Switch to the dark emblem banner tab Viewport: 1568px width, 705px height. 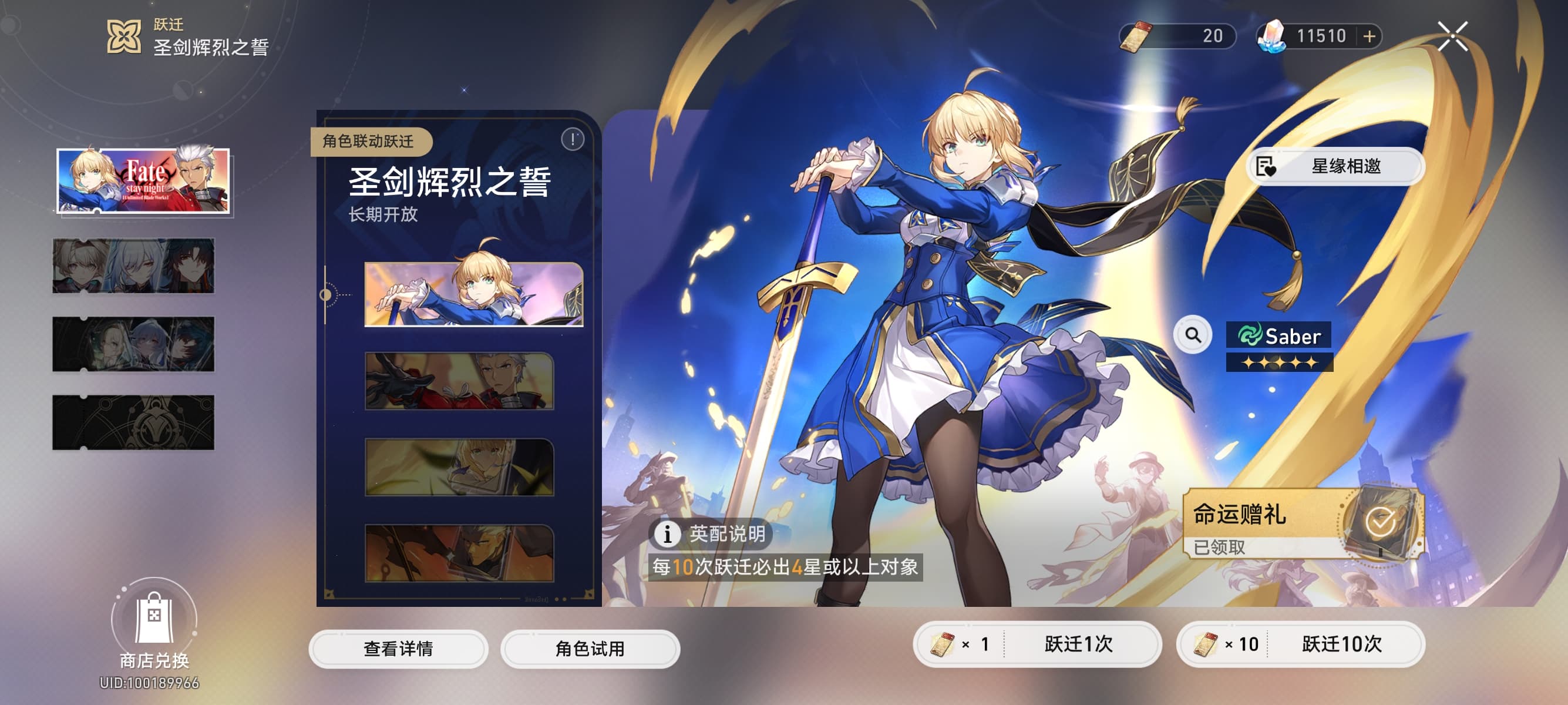[x=133, y=422]
